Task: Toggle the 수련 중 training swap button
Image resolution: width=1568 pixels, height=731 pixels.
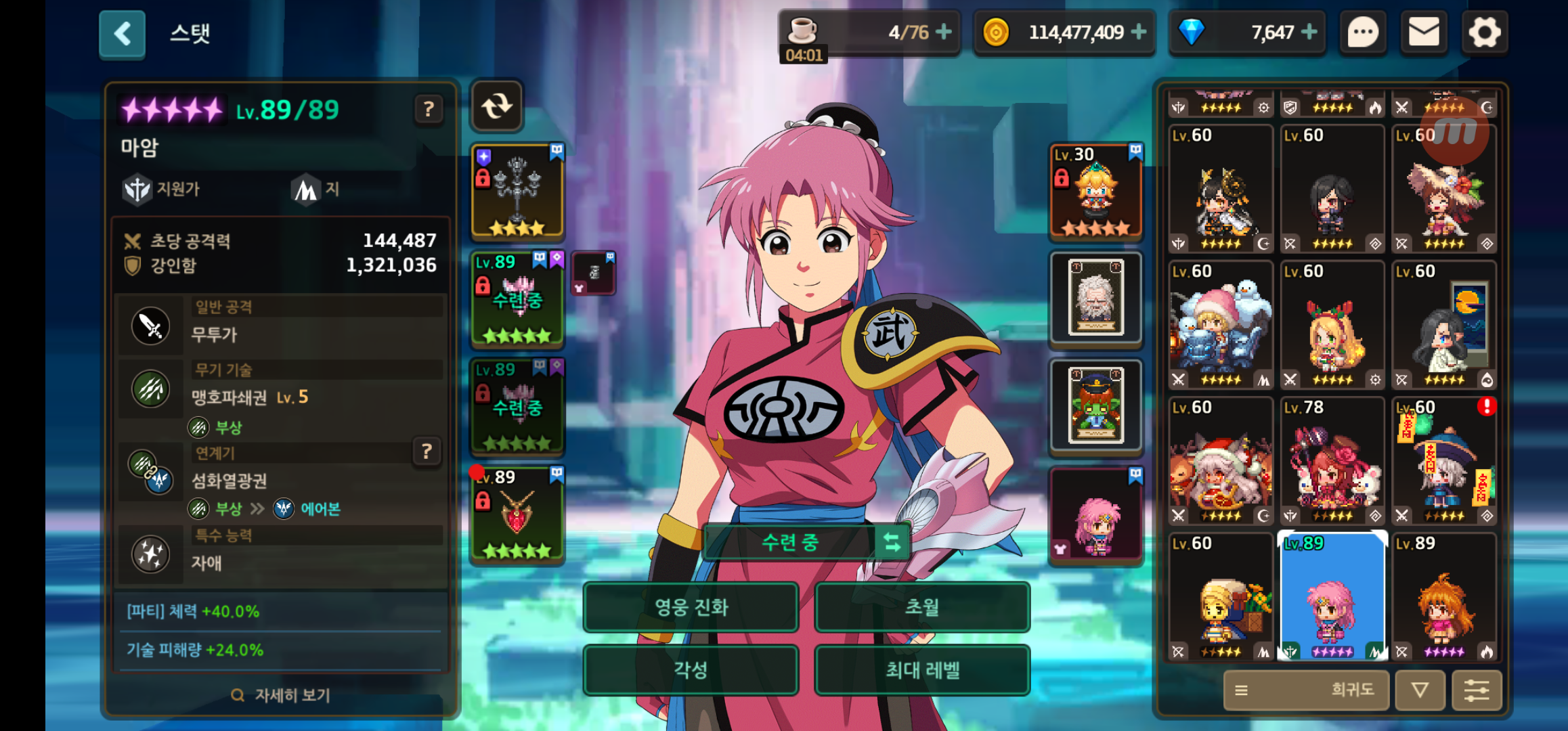Action: tap(892, 542)
